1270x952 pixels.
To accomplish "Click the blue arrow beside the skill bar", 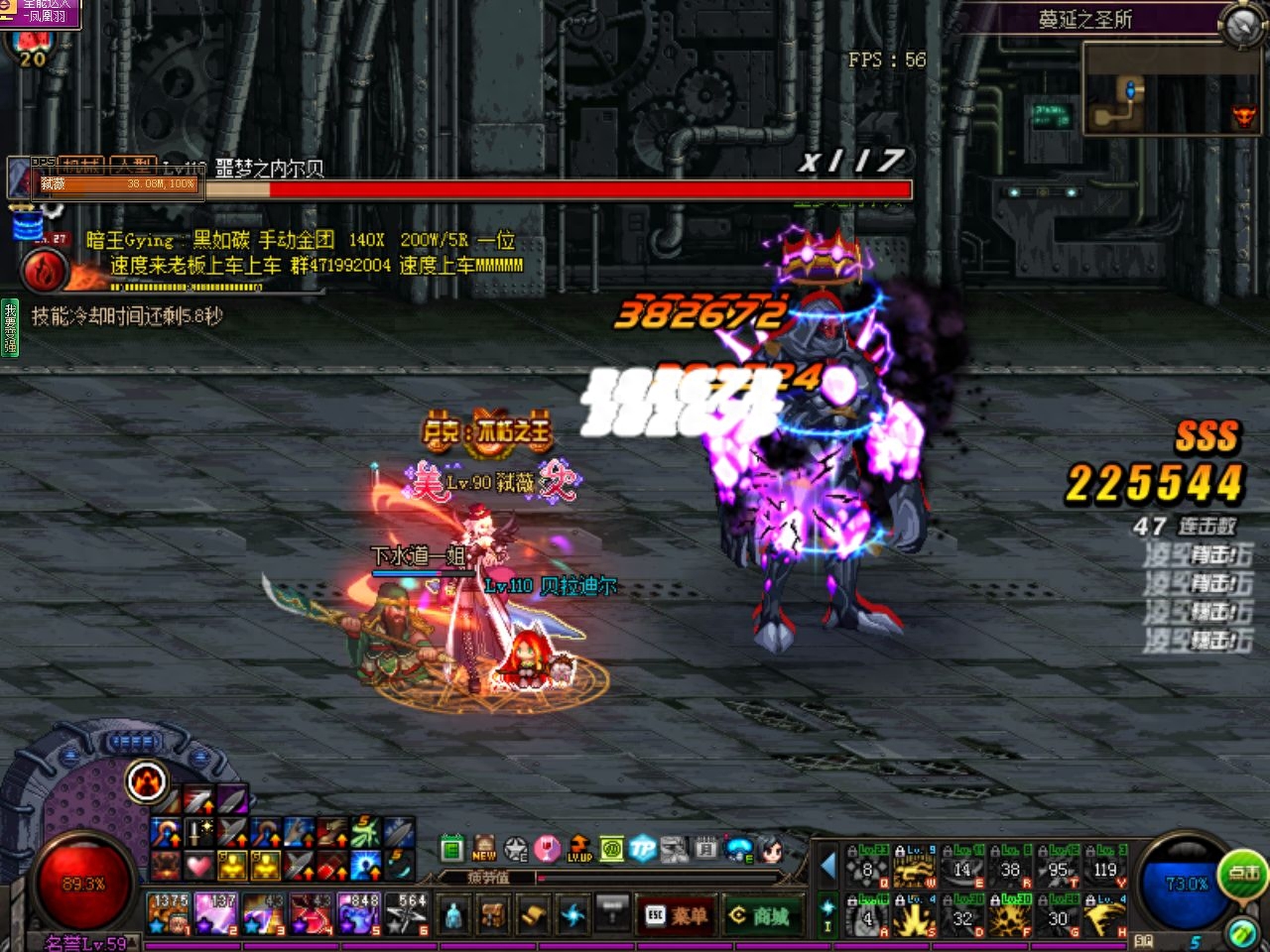I will point(827,866).
